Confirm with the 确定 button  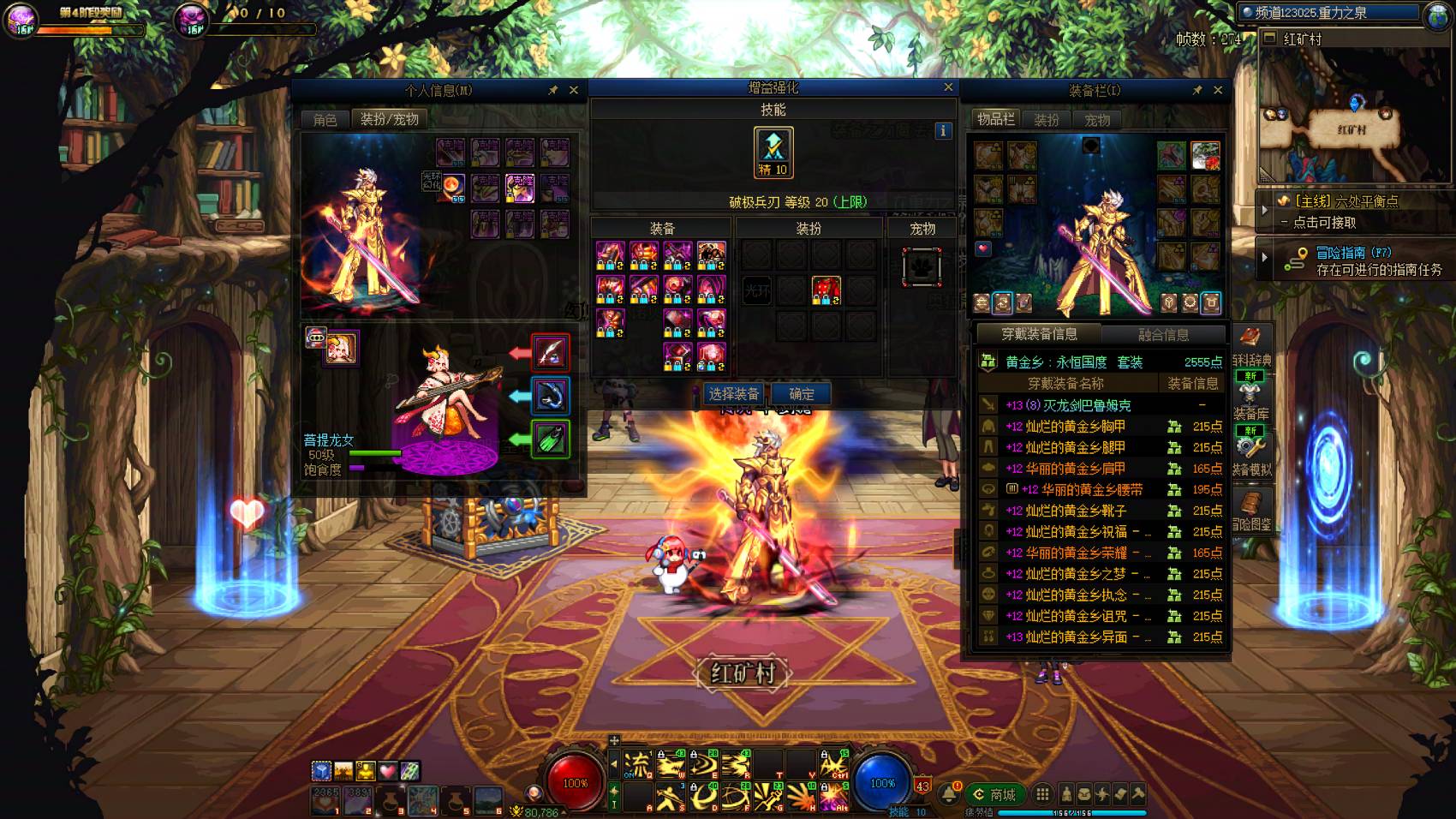pos(801,394)
